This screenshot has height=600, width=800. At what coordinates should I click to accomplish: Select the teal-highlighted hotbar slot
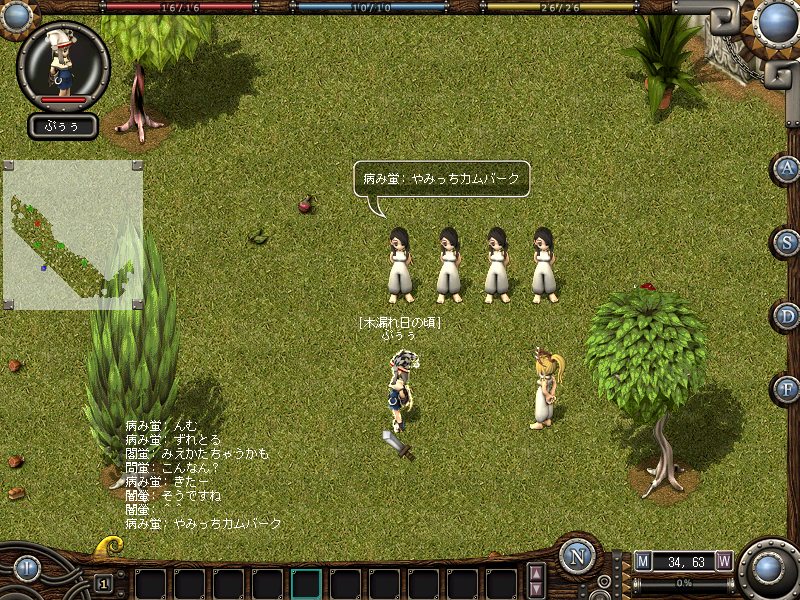306,584
